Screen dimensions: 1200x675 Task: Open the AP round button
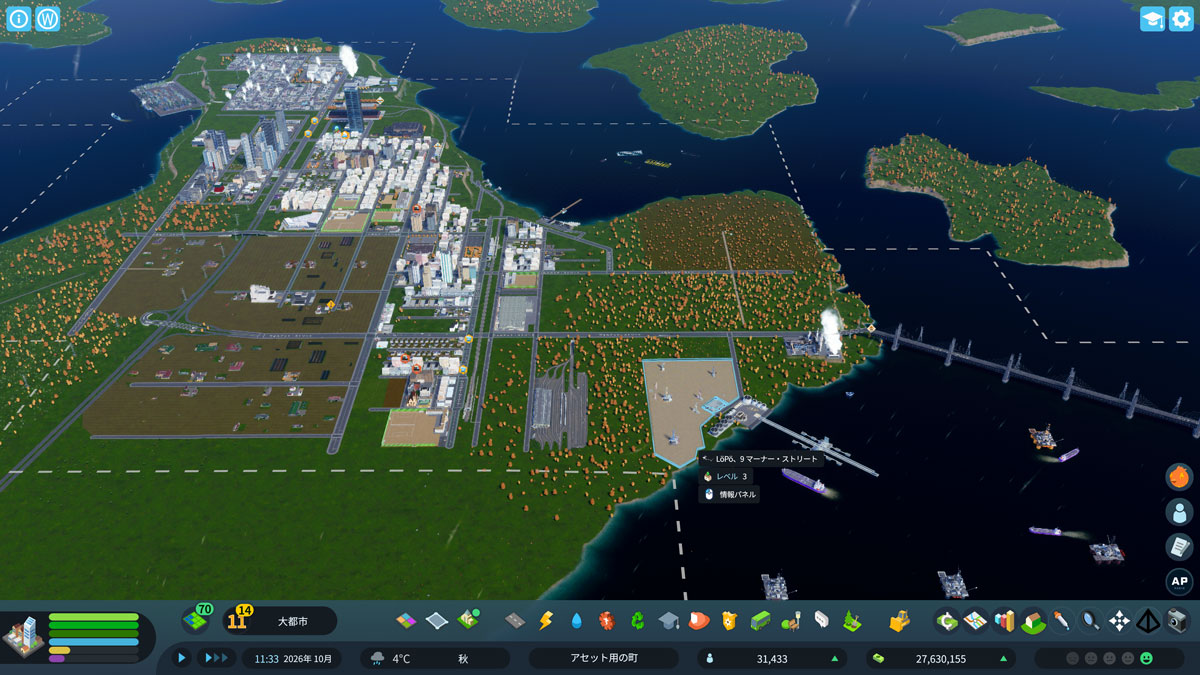click(x=1180, y=582)
